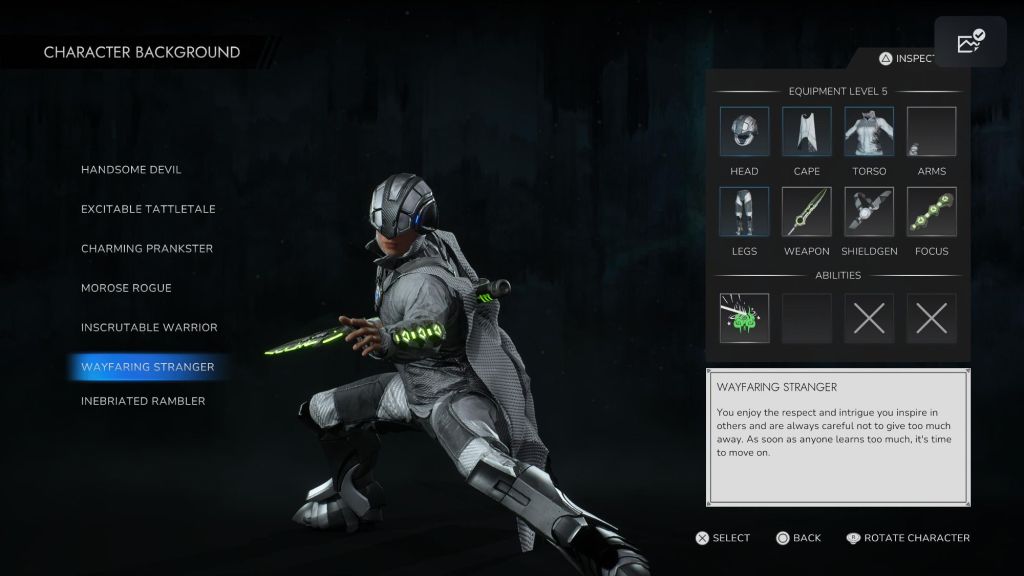Image resolution: width=1024 pixels, height=576 pixels.
Task: Open the Shieldgen equipment slot
Action: [x=869, y=212]
